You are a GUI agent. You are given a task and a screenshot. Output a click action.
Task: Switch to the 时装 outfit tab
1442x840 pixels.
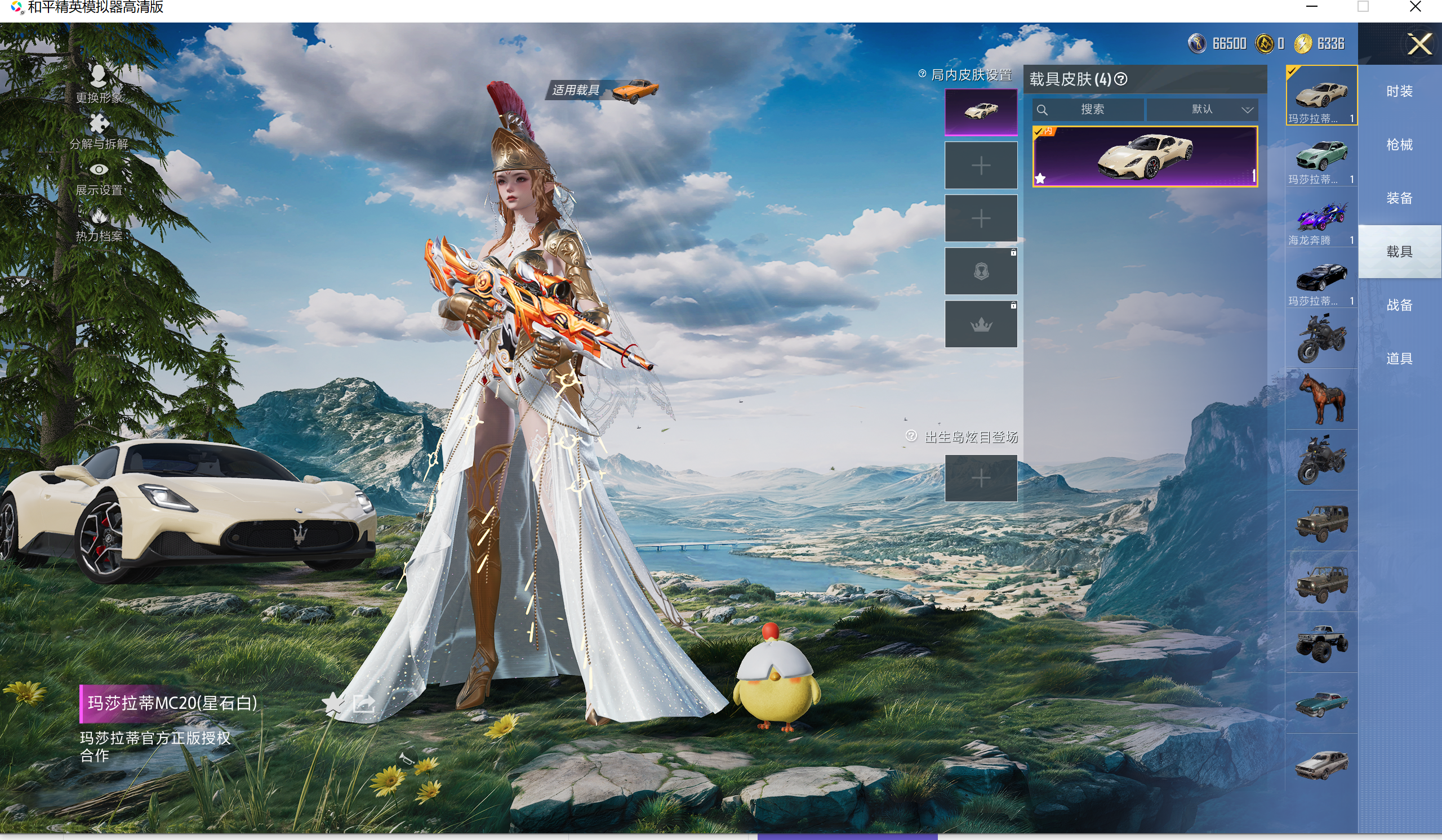coord(1399,92)
